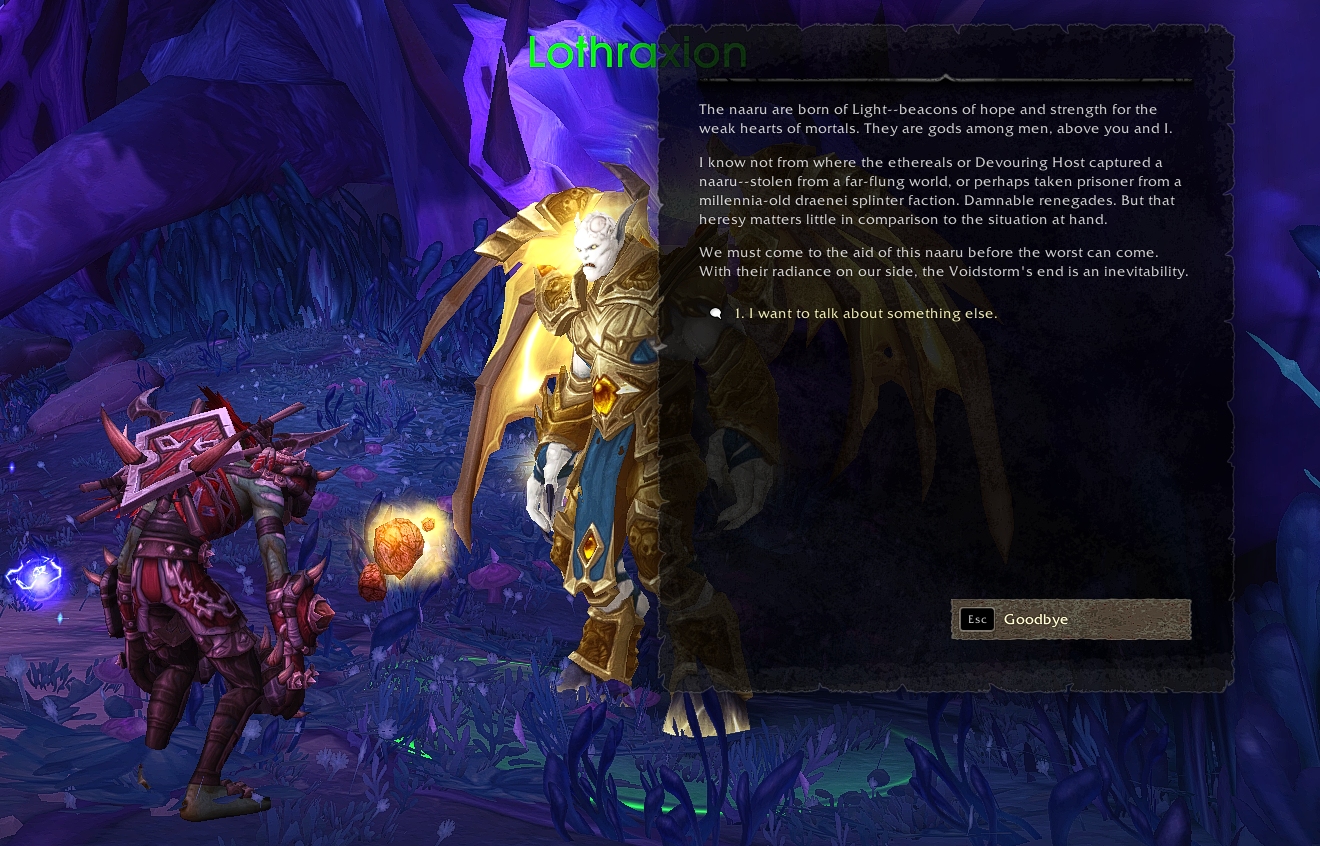
Task: Click the Goodbye button
Action: point(1070,619)
